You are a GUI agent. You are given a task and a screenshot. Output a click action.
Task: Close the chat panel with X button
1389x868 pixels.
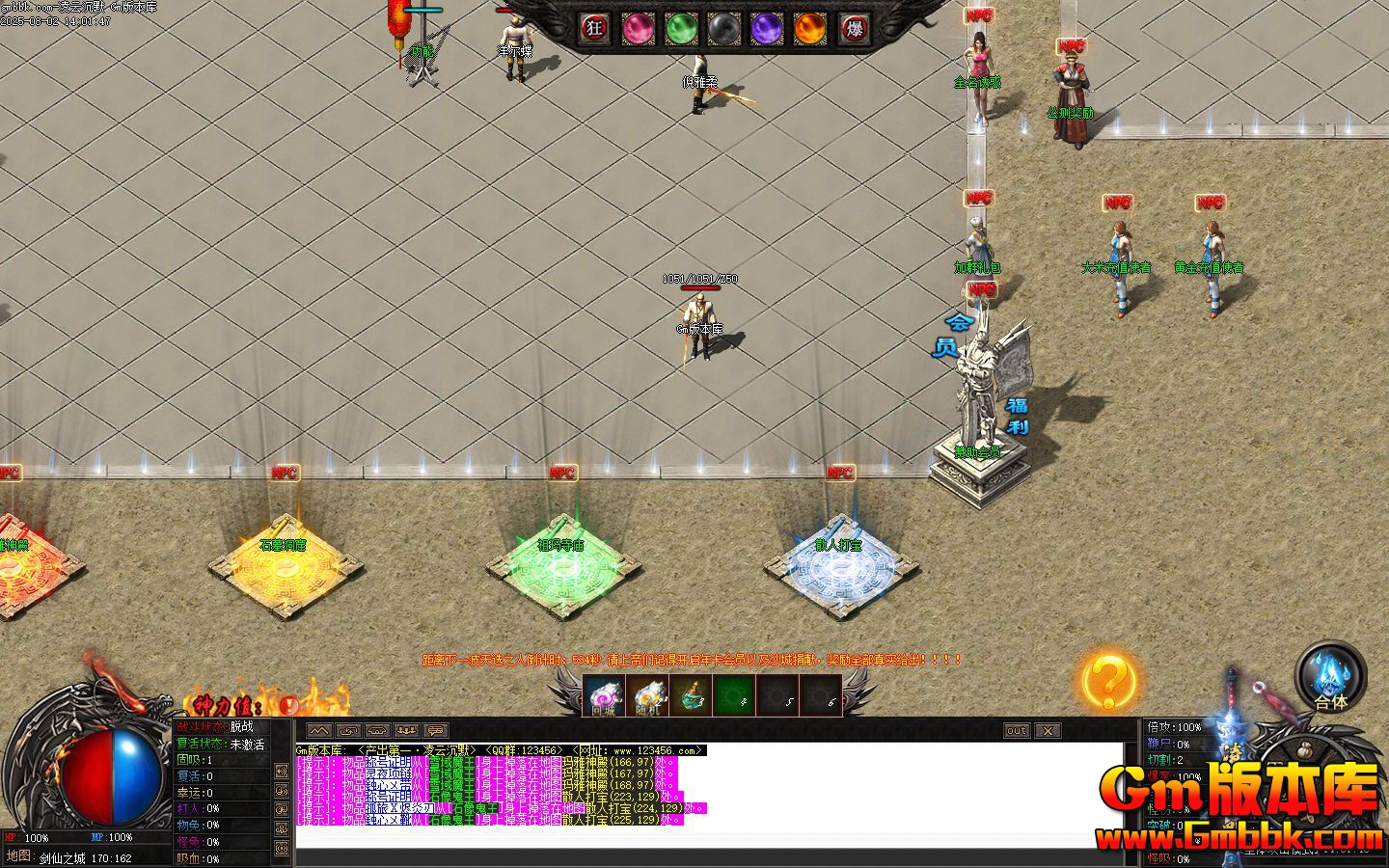[x=1048, y=731]
